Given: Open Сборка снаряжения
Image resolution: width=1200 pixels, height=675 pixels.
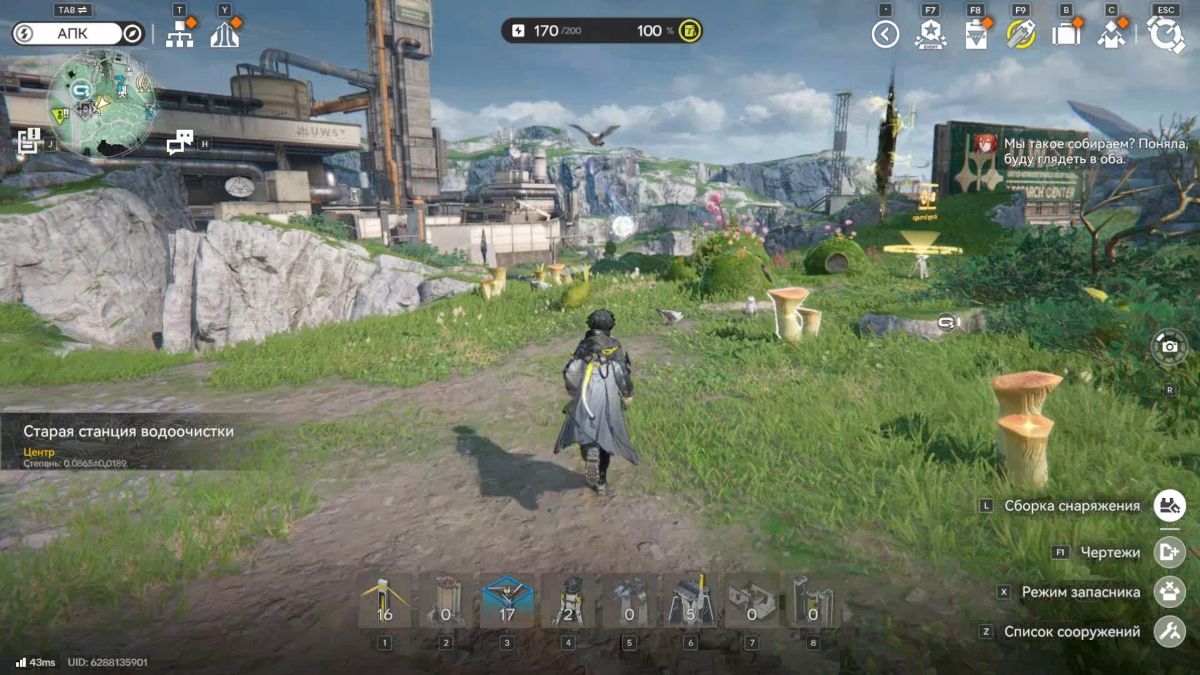Looking at the screenshot, I should pos(1169,505).
